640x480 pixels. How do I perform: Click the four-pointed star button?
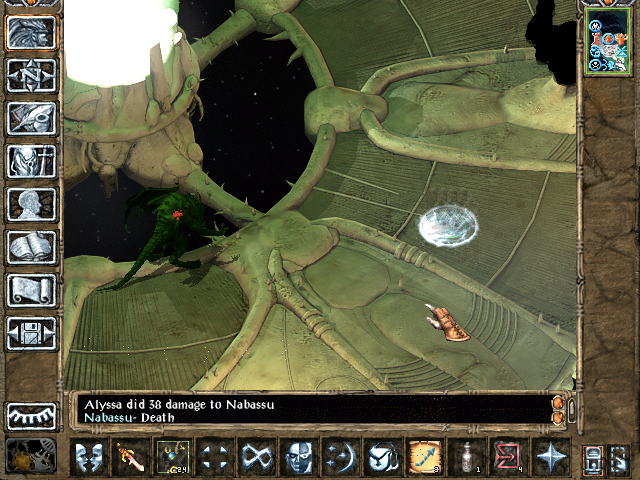click(550, 458)
